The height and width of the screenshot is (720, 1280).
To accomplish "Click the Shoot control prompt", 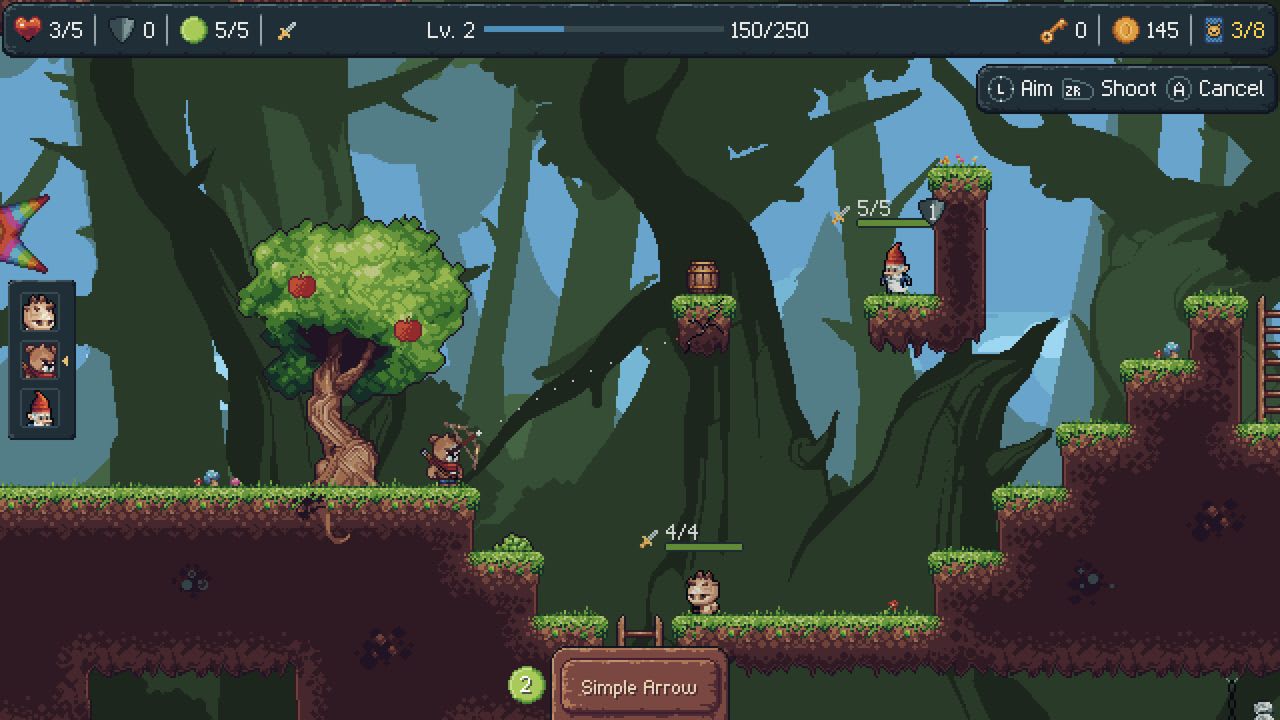I will point(1112,88).
